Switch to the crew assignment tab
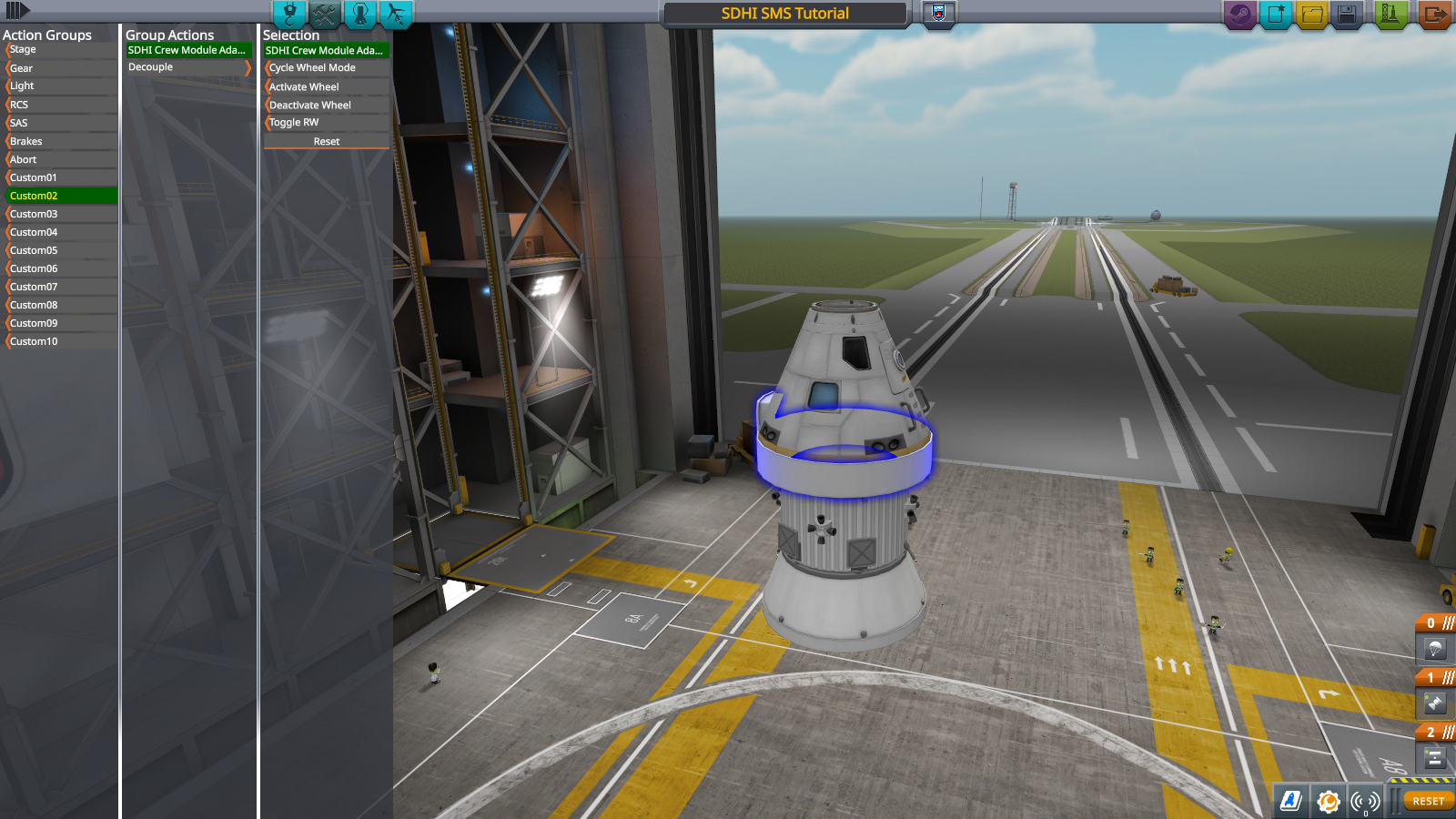 pos(359,14)
